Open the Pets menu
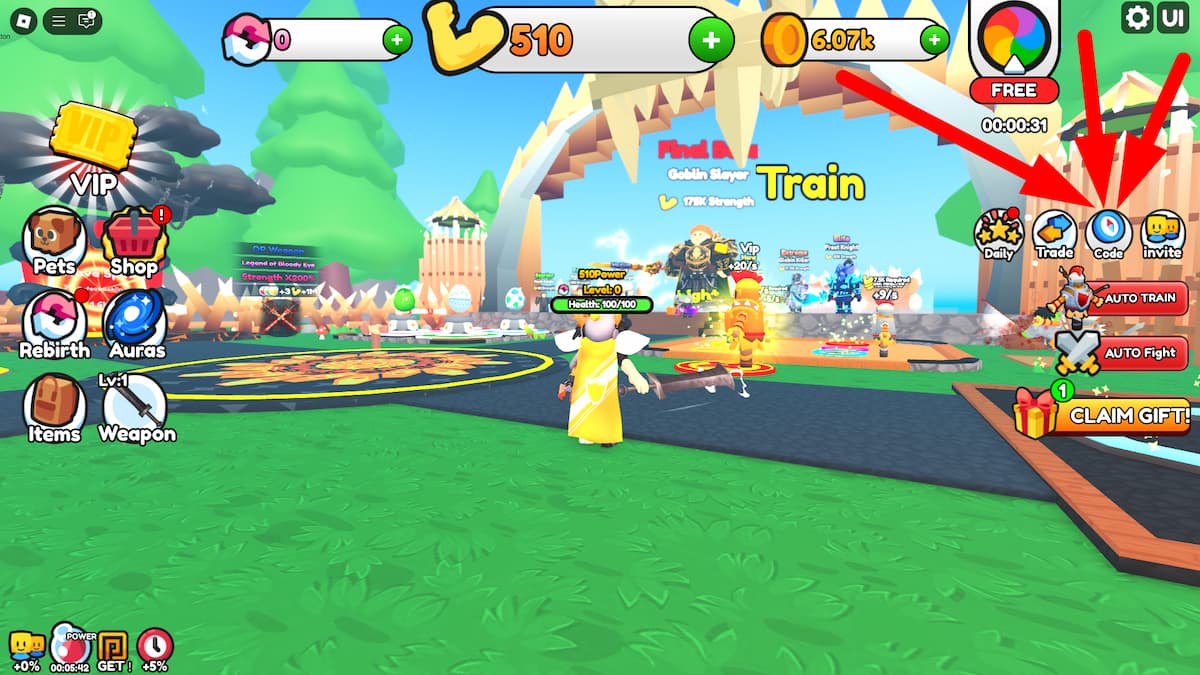The image size is (1200, 675). pos(55,240)
